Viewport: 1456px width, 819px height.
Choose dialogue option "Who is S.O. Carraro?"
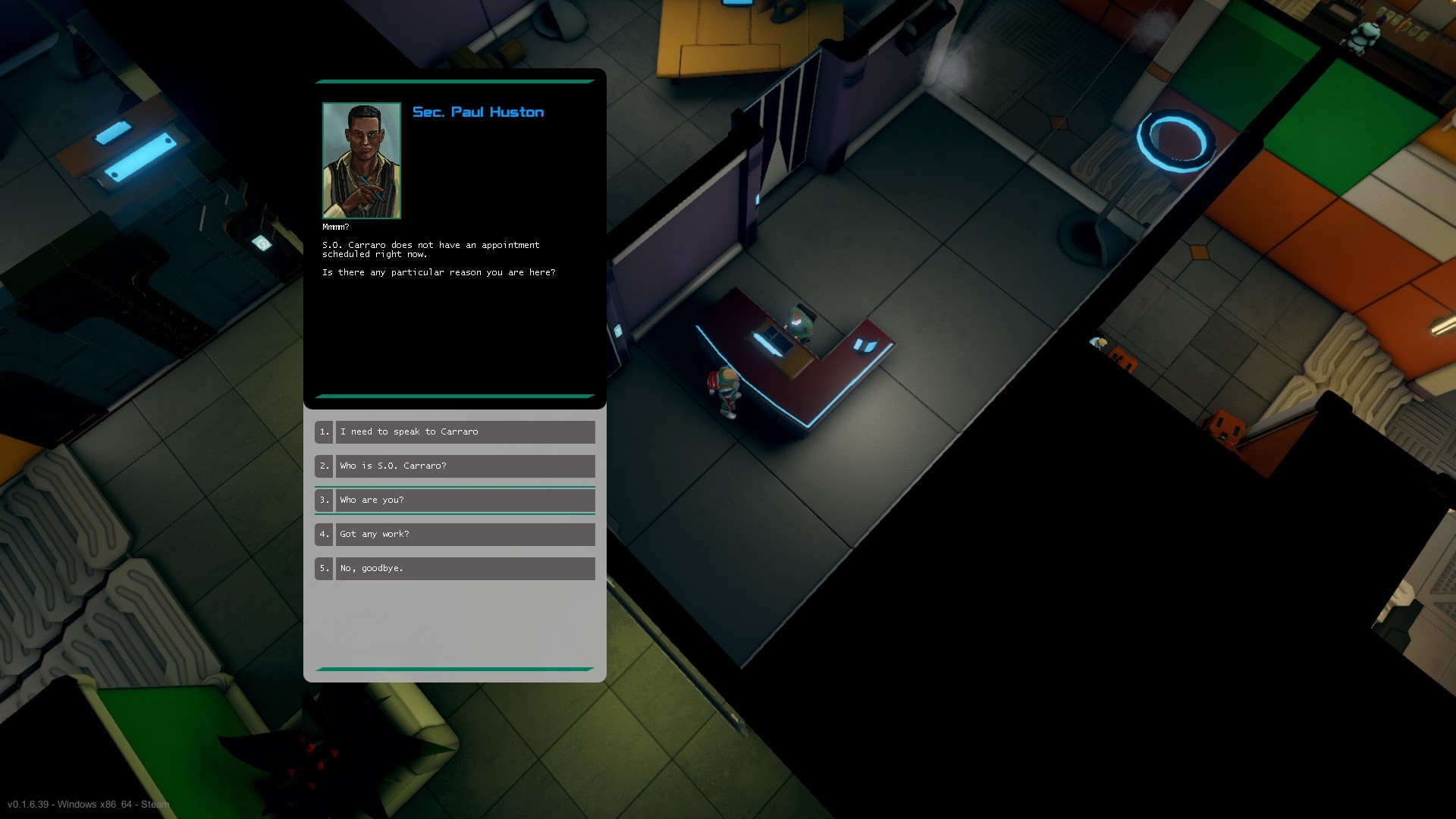465,466
